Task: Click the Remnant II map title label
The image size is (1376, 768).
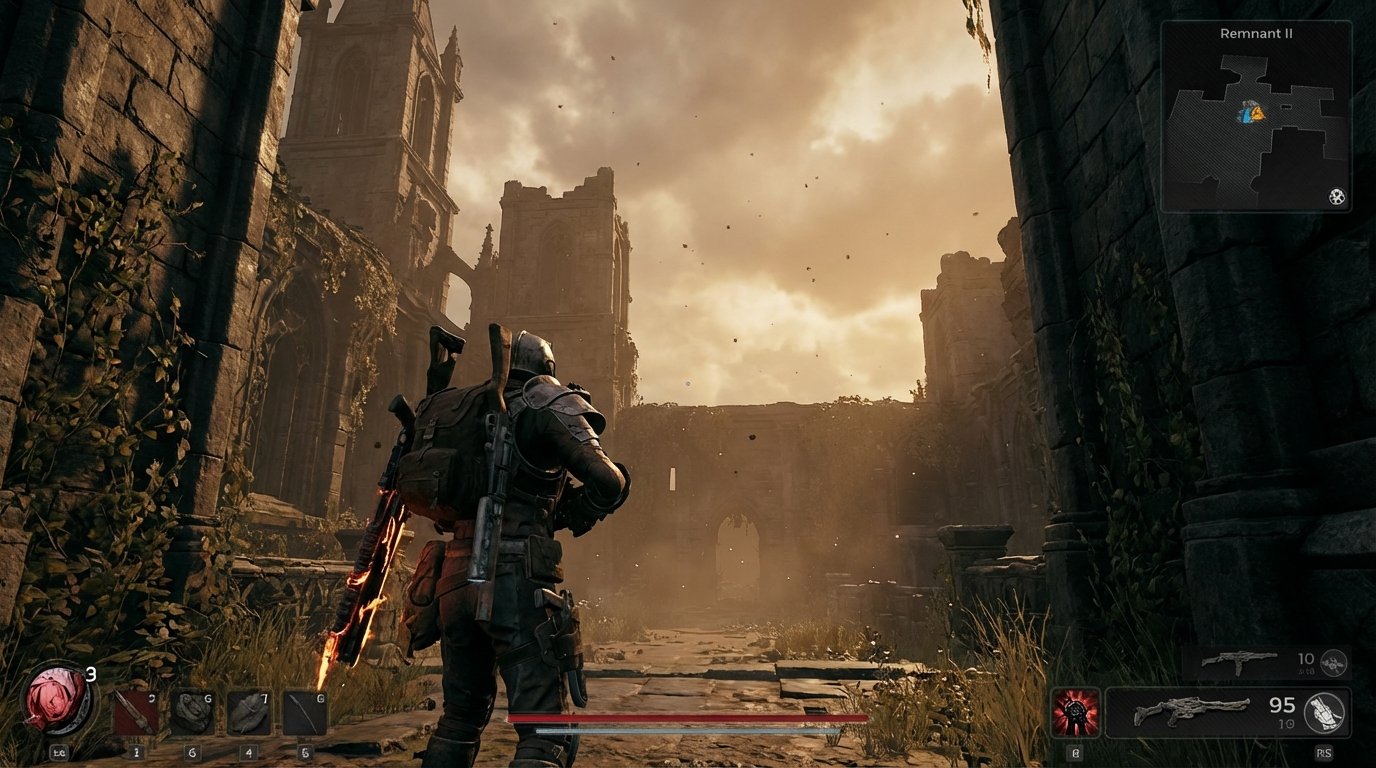Action: coord(1254,33)
